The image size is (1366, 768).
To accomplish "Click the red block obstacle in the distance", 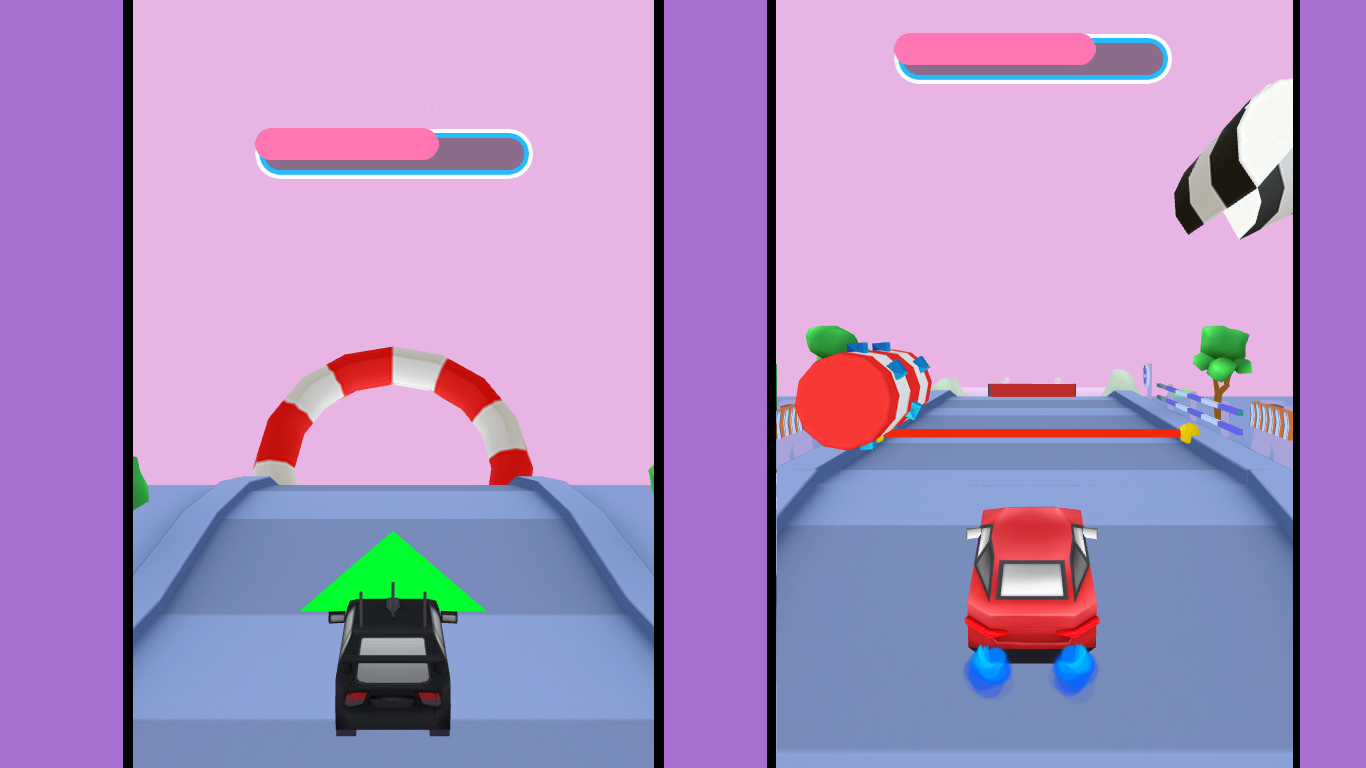I will coord(1030,390).
